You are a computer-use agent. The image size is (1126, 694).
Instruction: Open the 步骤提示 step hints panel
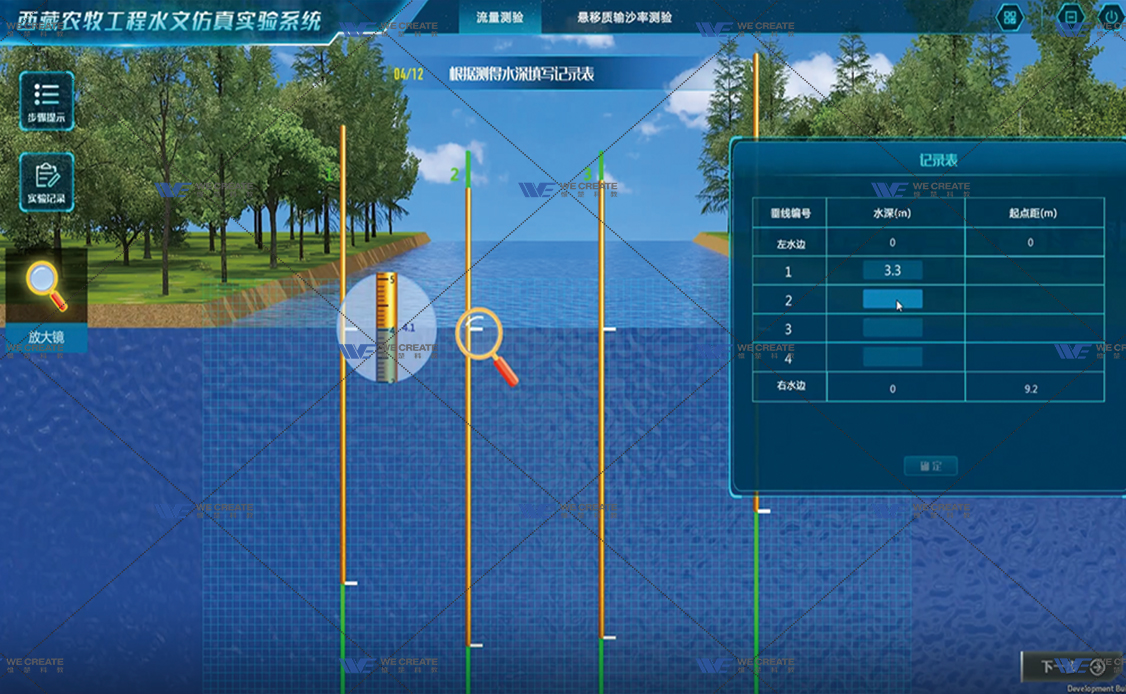tap(46, 101)
